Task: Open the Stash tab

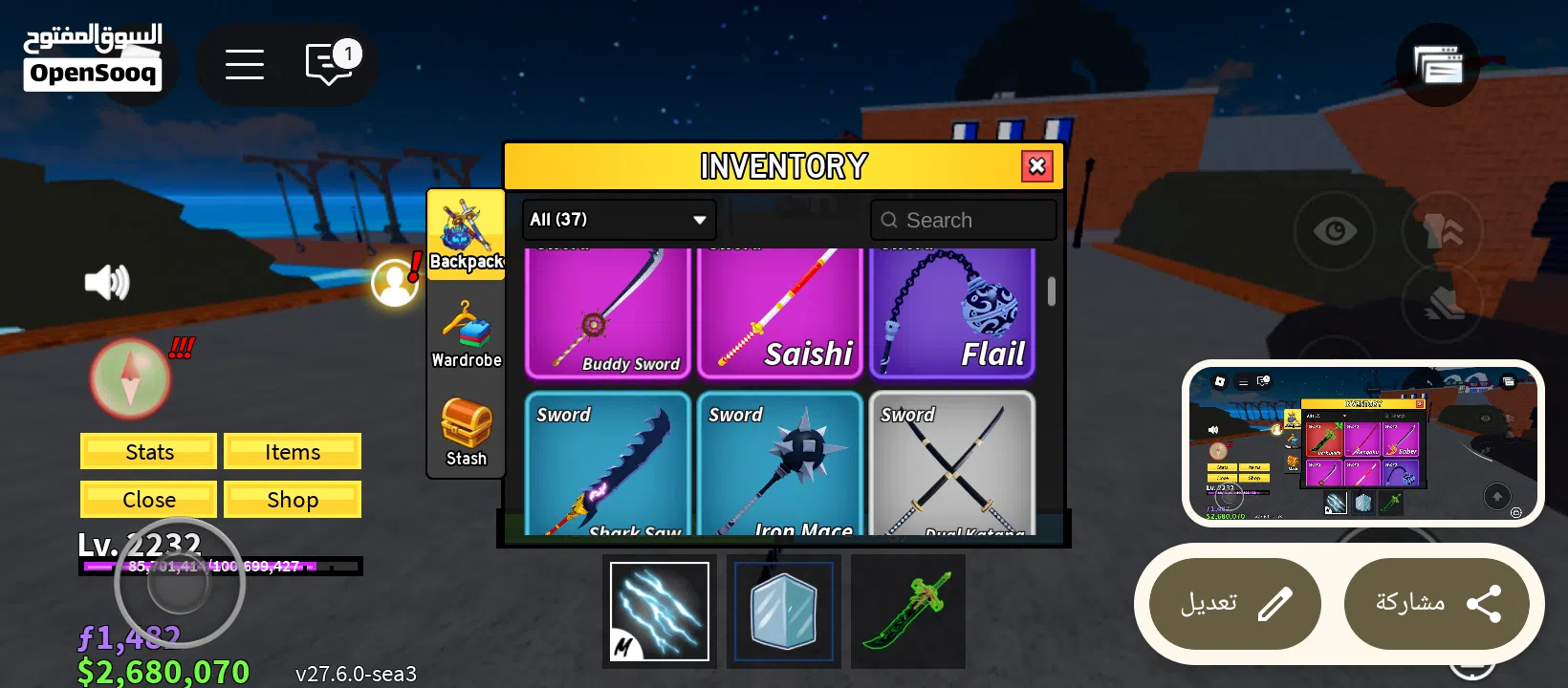Action: (466, 432)
